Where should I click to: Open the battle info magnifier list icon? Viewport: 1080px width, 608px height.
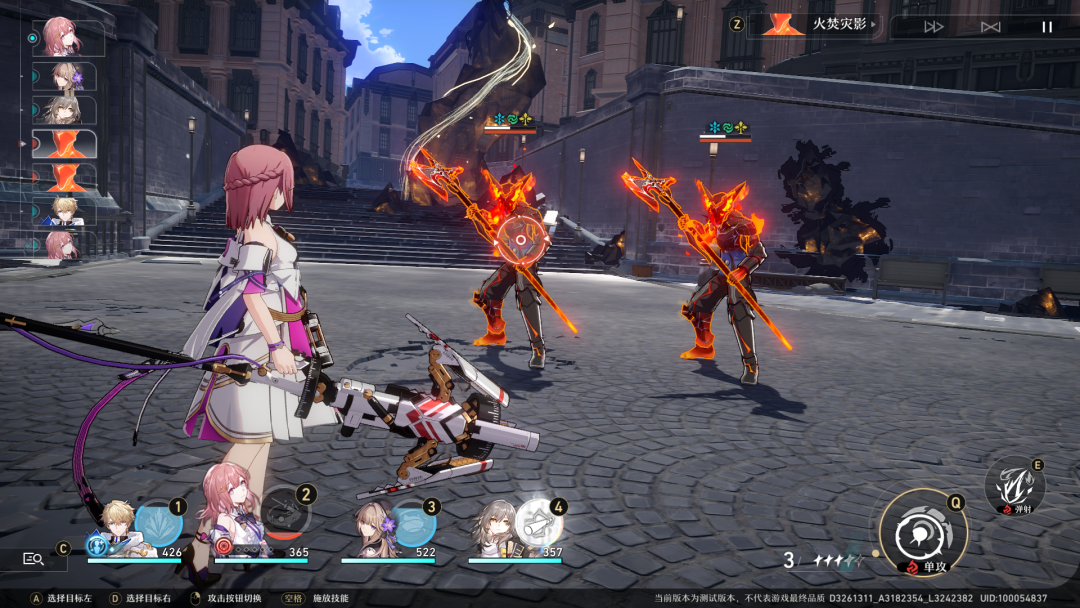[x=33, y=559]
